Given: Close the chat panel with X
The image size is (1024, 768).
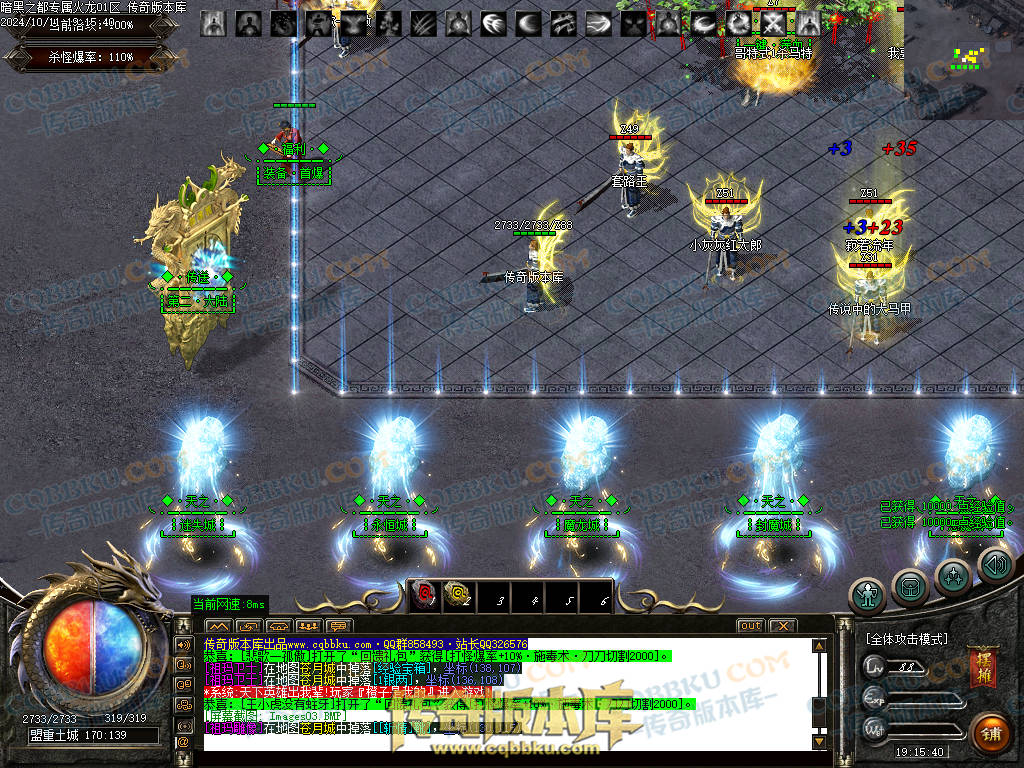Looking at the screenshot, I should (x=782, y=626).
